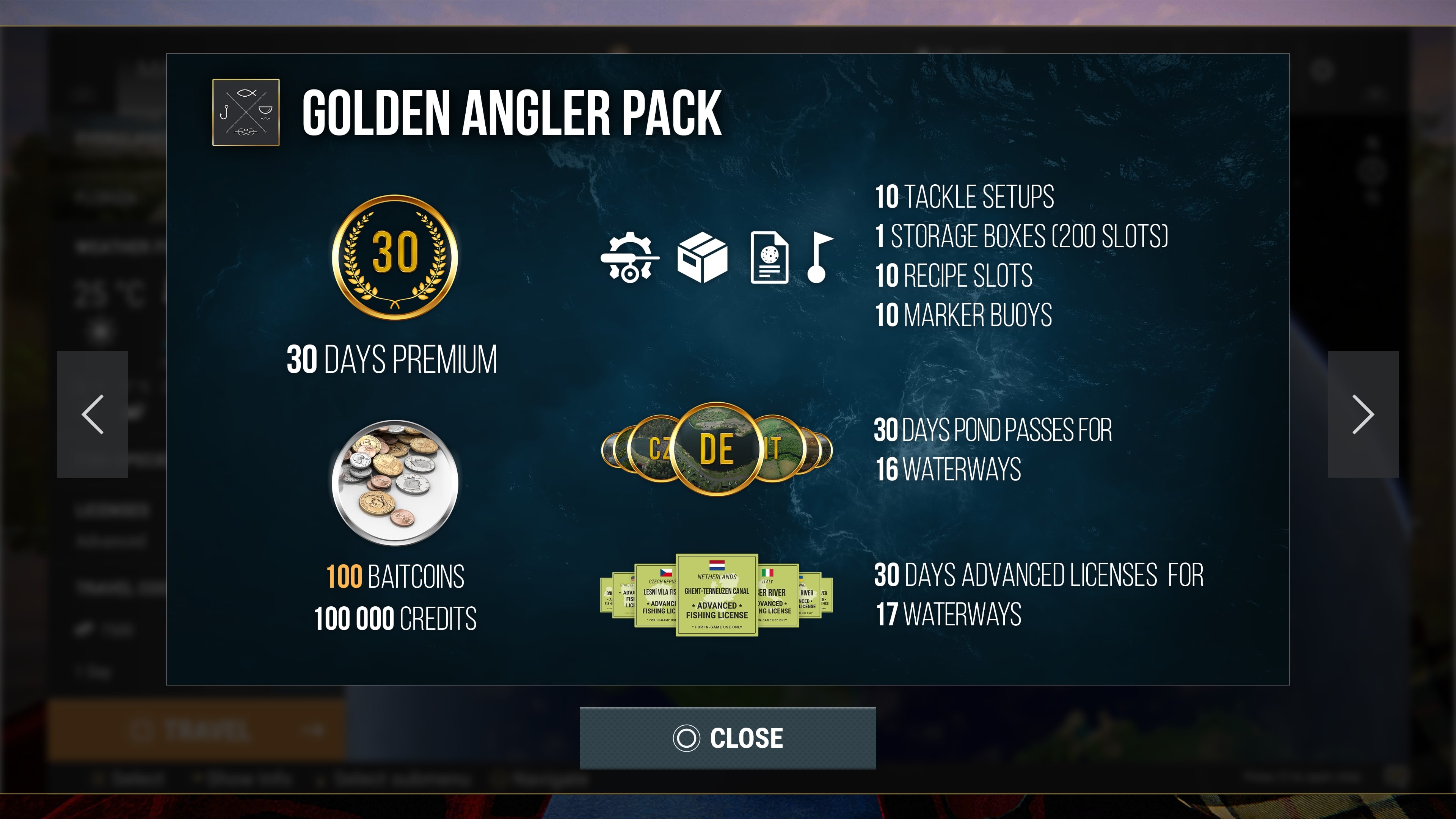This screenshot has width=1456, height=819.
Task: Show the next pack with right arrow
Action: tap(1363, 414)
